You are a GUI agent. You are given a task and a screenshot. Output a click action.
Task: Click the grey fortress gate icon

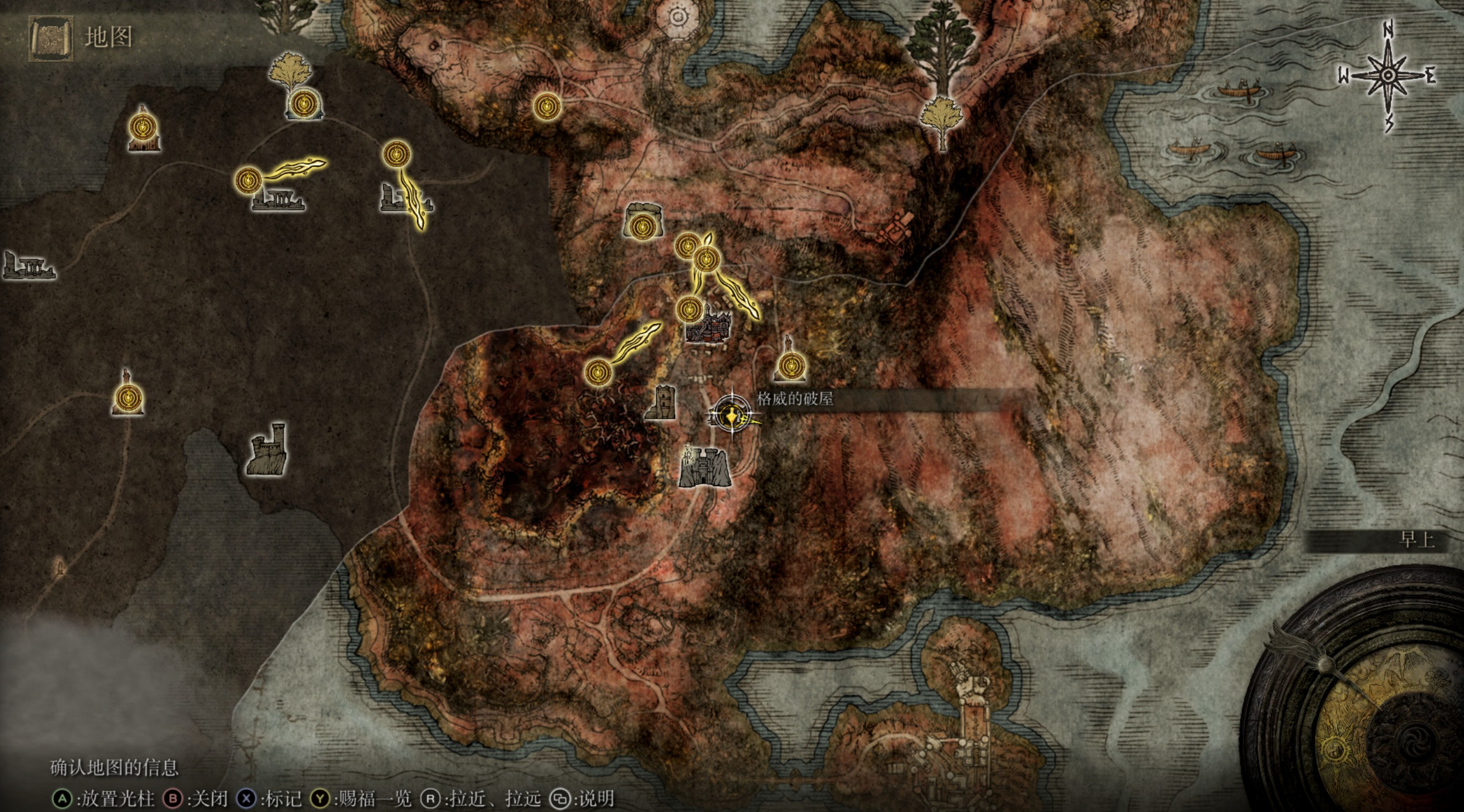pyautogui.click(x=704, y=467)
